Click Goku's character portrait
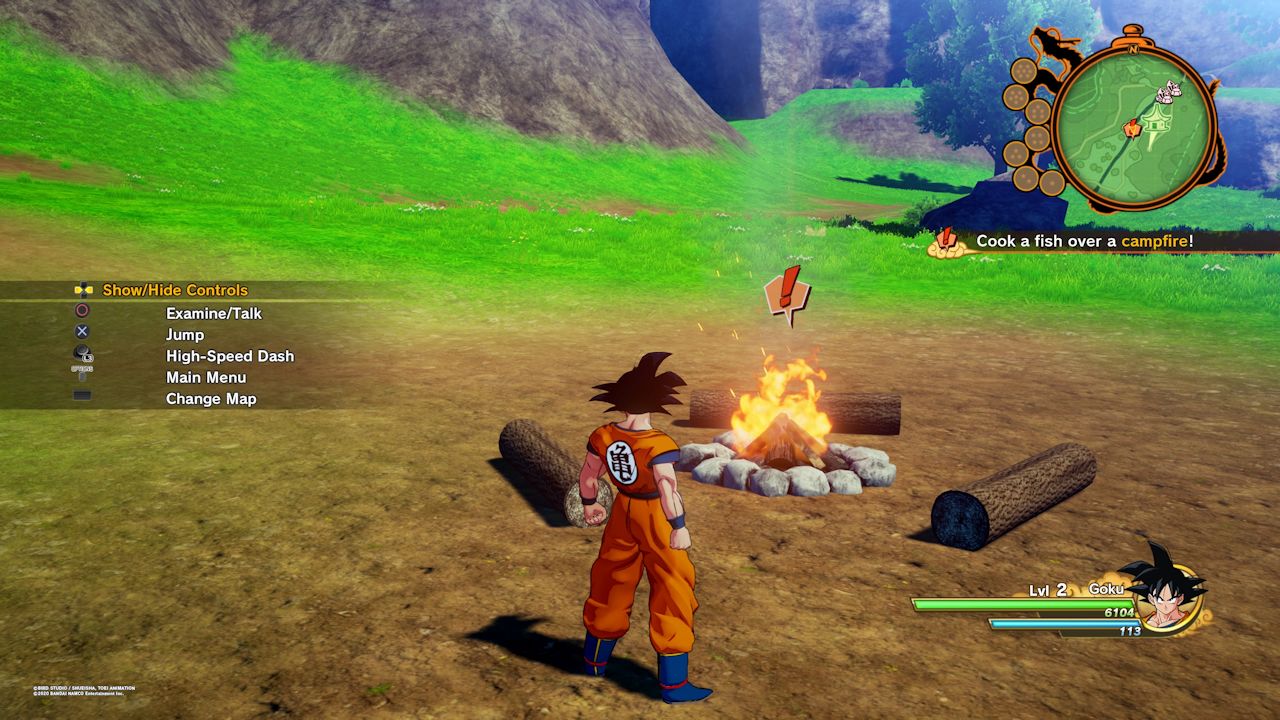1280x720 pixels. tap(1164, 594)
